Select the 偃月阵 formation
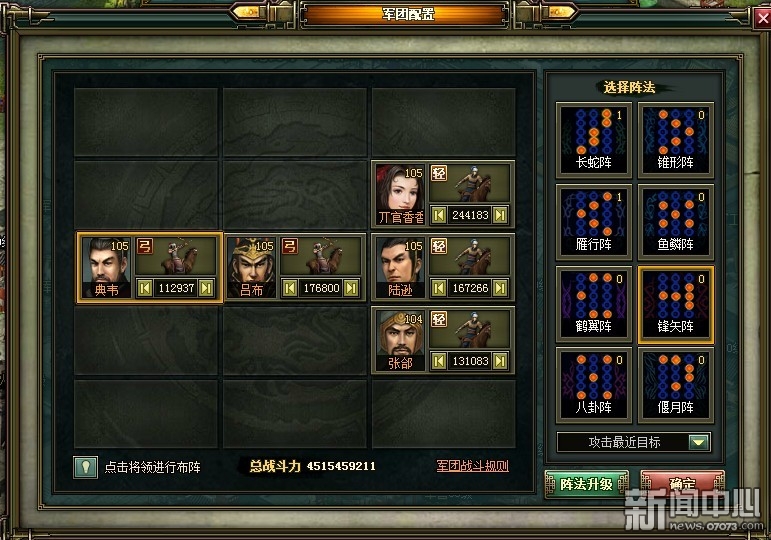This screenshot has width=771, height=540. [x=676, y=383]
